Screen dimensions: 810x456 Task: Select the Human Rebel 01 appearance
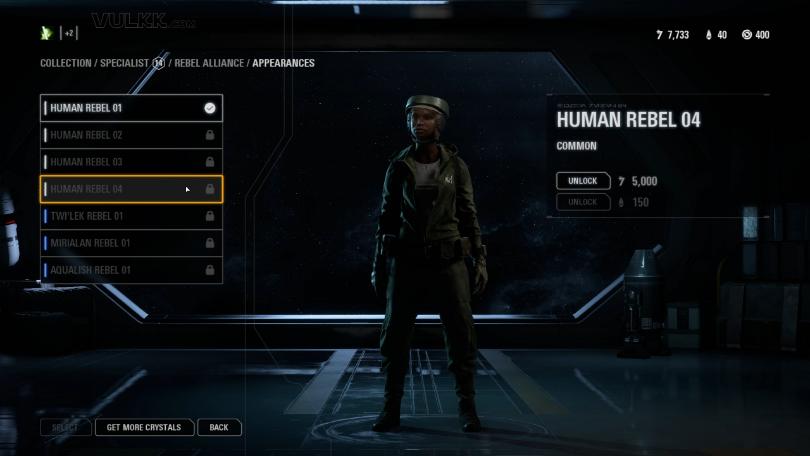click(130, 108)
